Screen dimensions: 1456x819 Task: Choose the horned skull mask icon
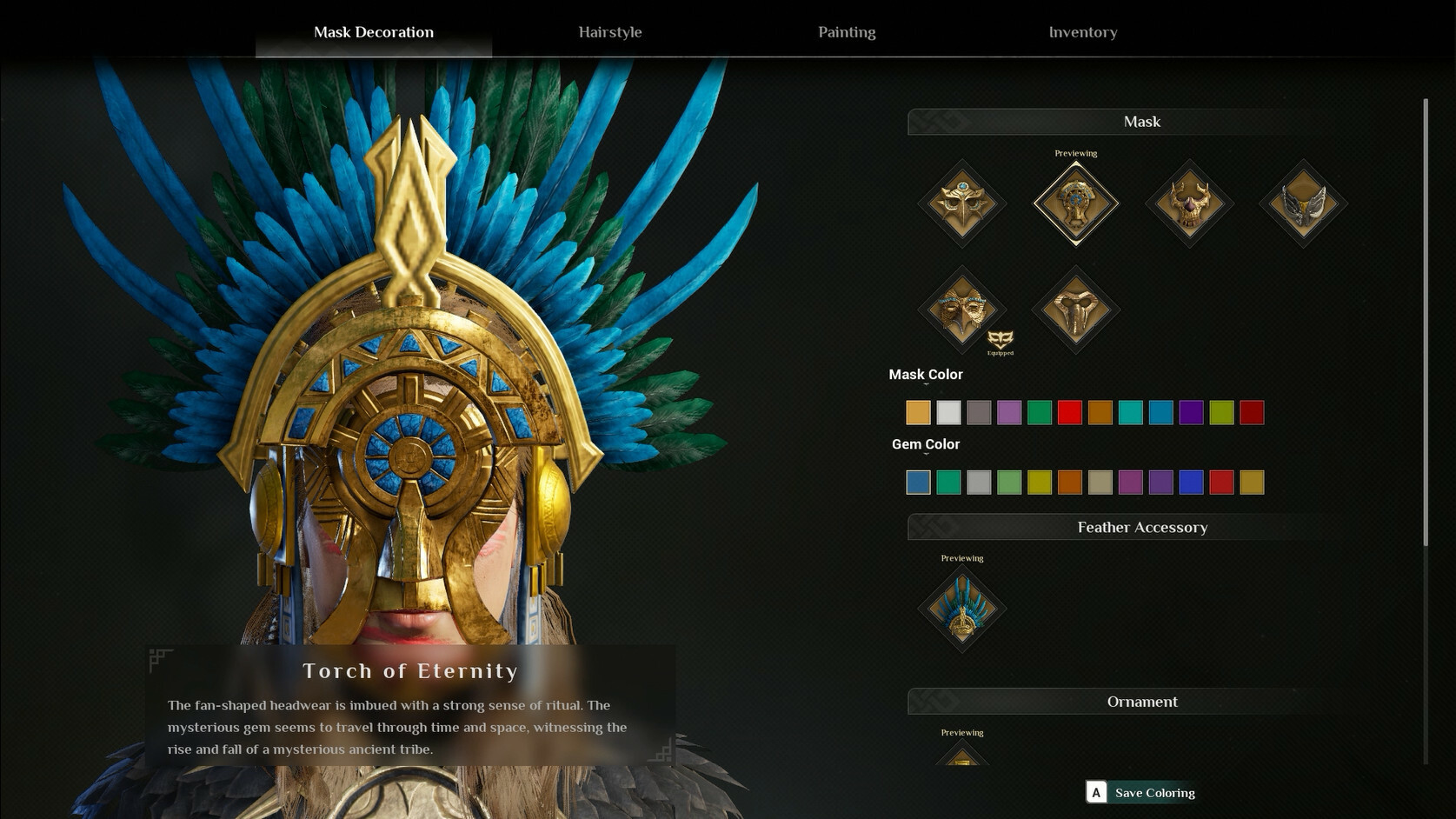point(1189,204)
